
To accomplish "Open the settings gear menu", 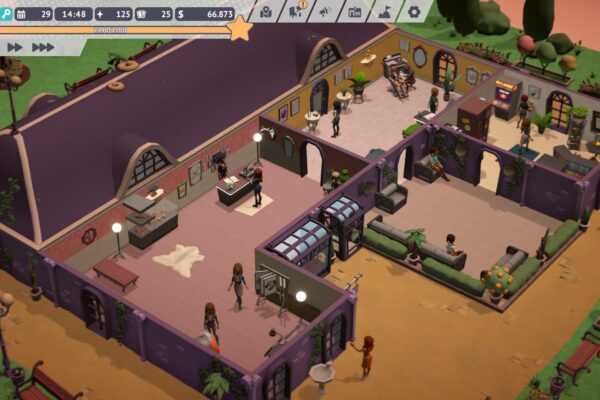I will click(x=415, y=13).
